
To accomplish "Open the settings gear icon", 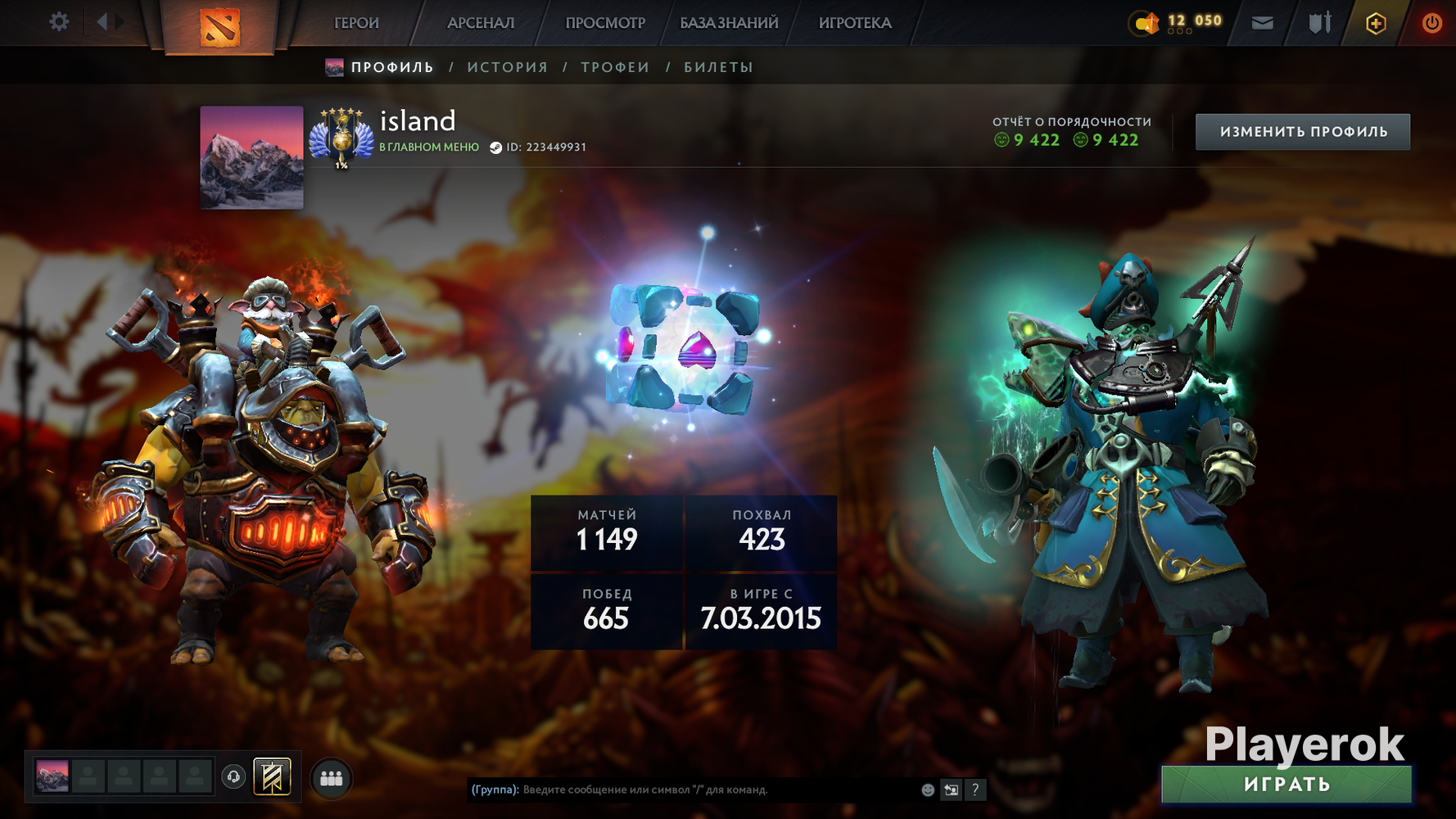I will [x=59, y=22].
